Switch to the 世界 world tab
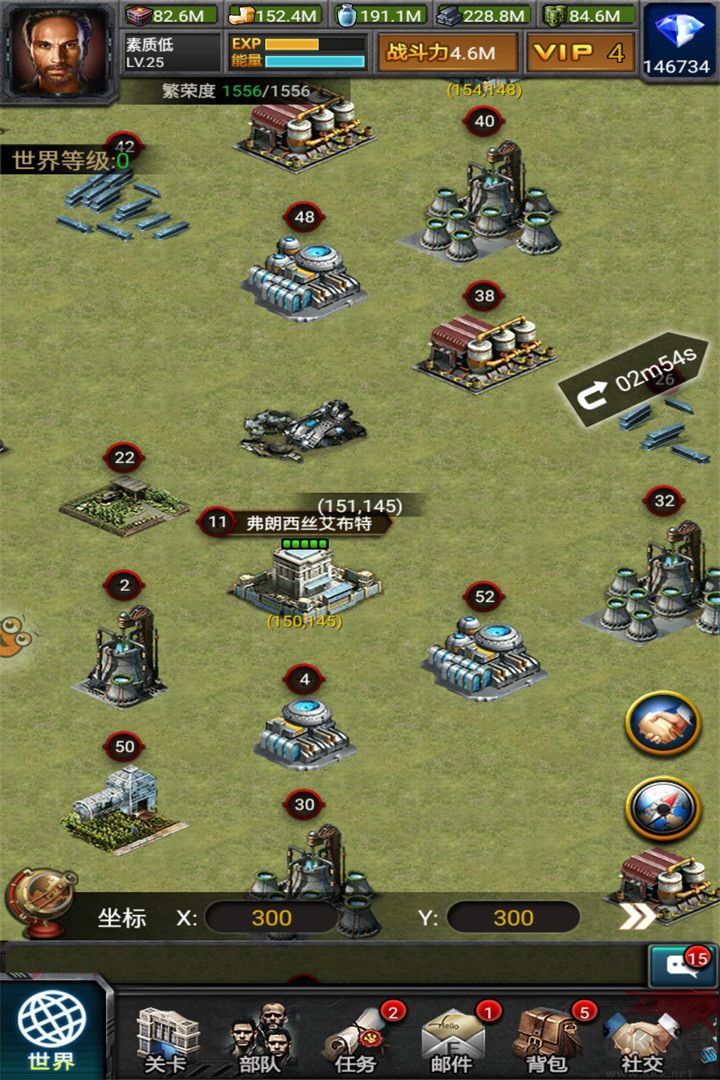 point(52,1027)
